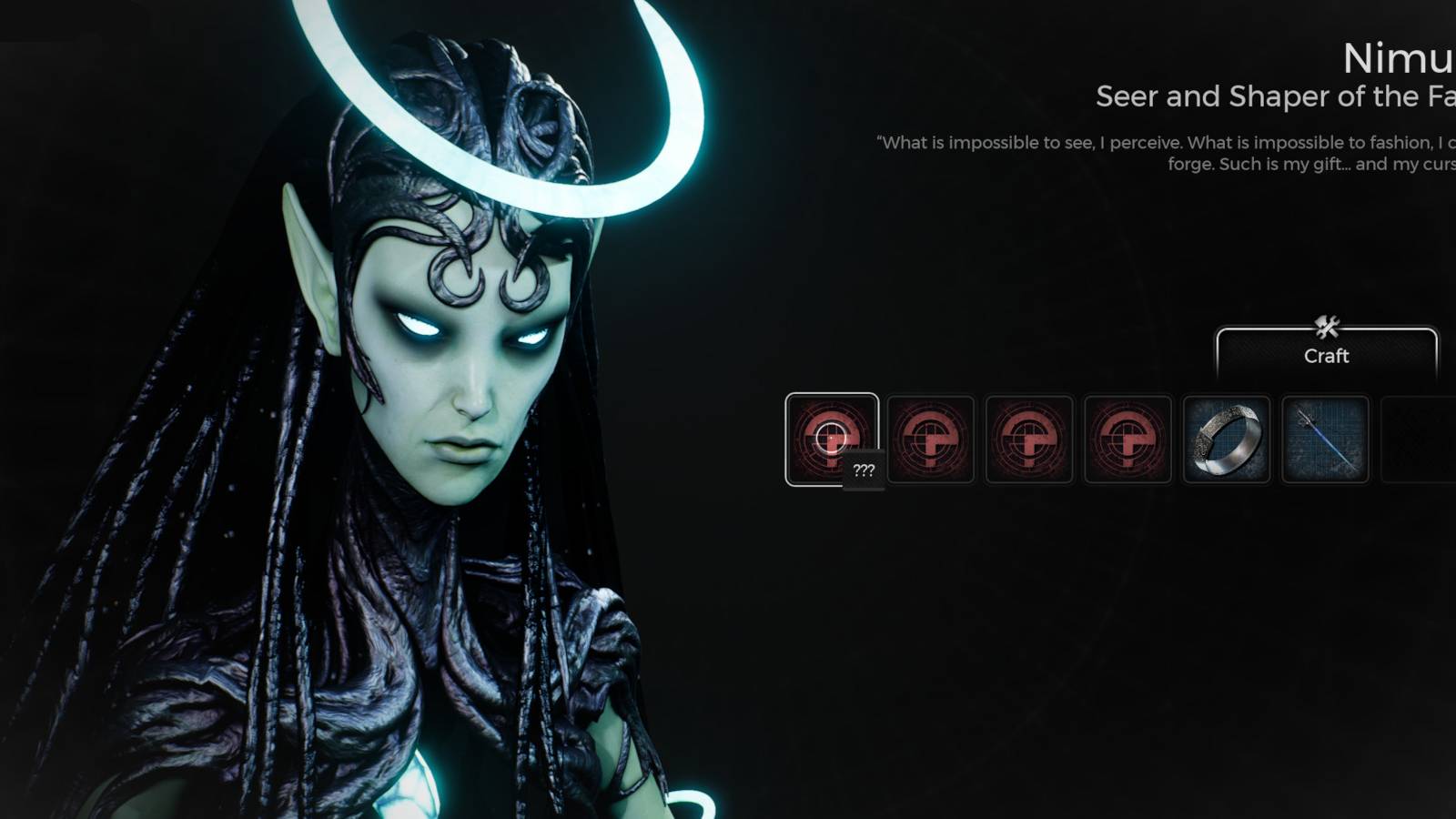This screenshot has width=1456, height=819.
Task: Click the crossed-tools crafting icon above Craft
Action: (x=1326, y=324)
